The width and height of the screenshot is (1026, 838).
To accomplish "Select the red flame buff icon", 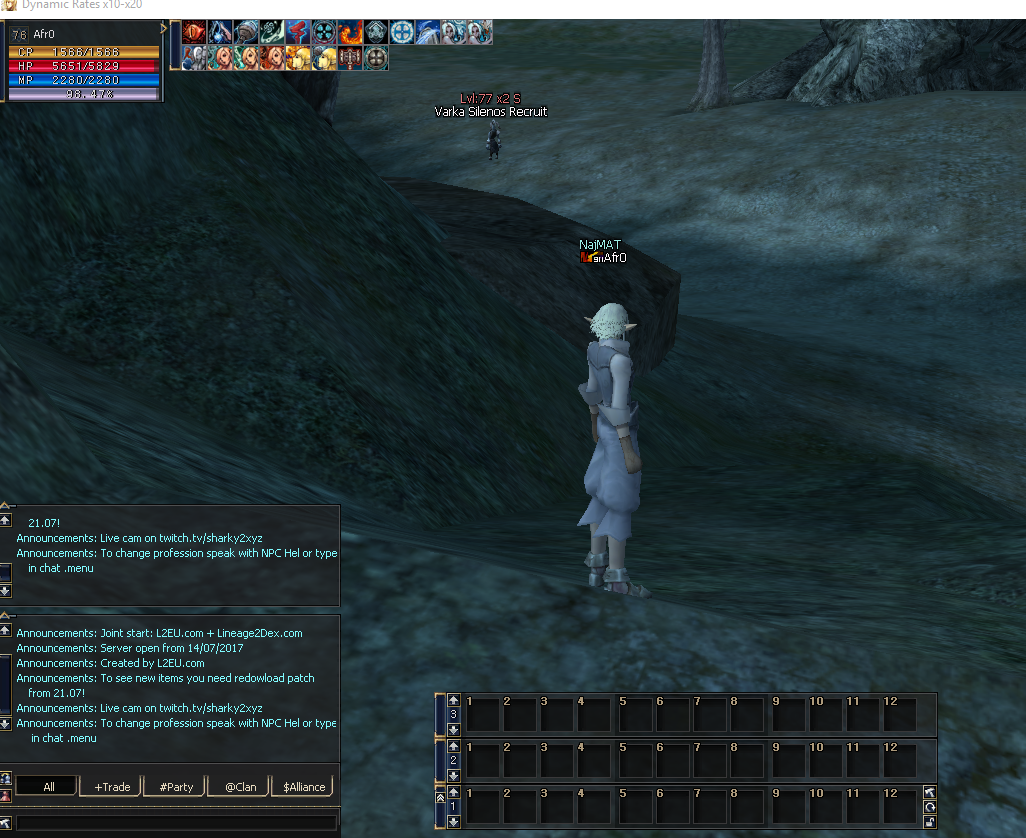I will 350,33.
